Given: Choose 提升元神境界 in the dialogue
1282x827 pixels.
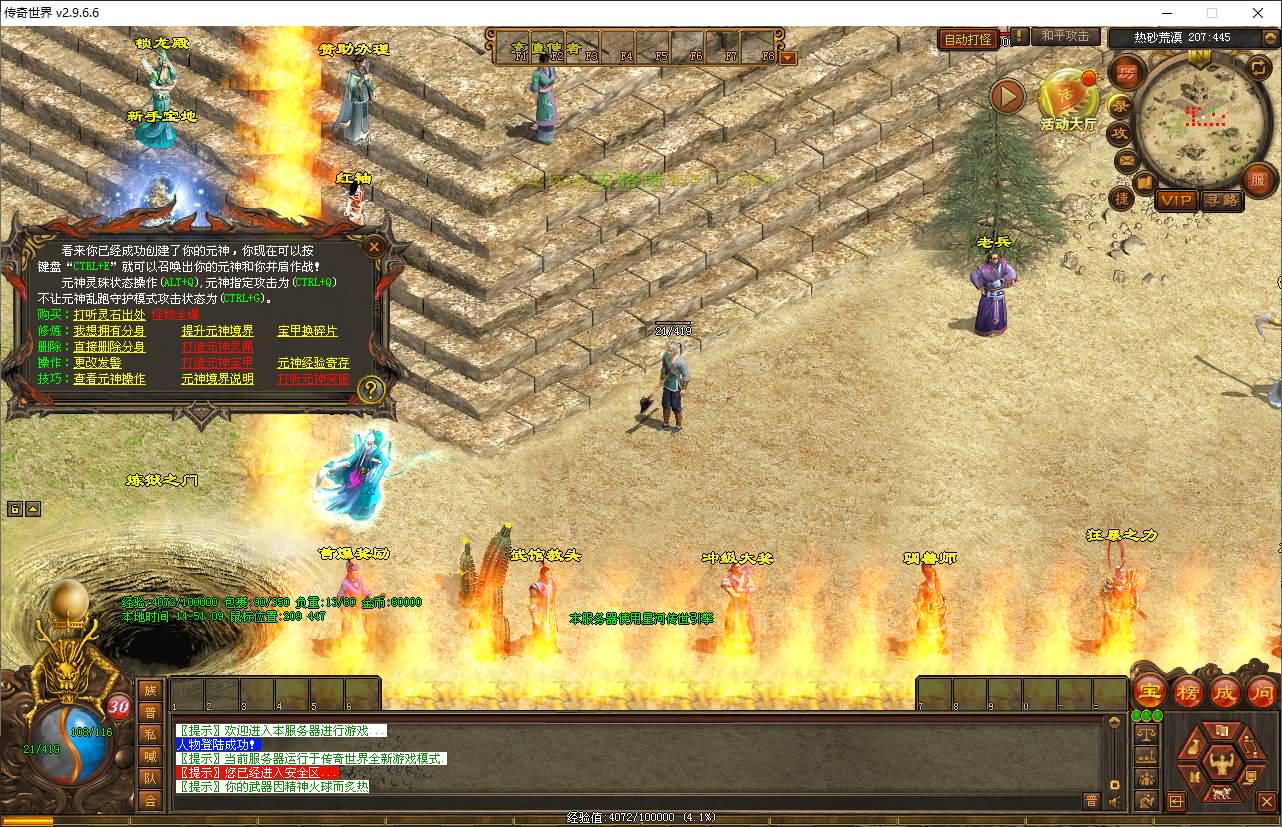Looking at the screenshot, I should (x=217, y=331).
